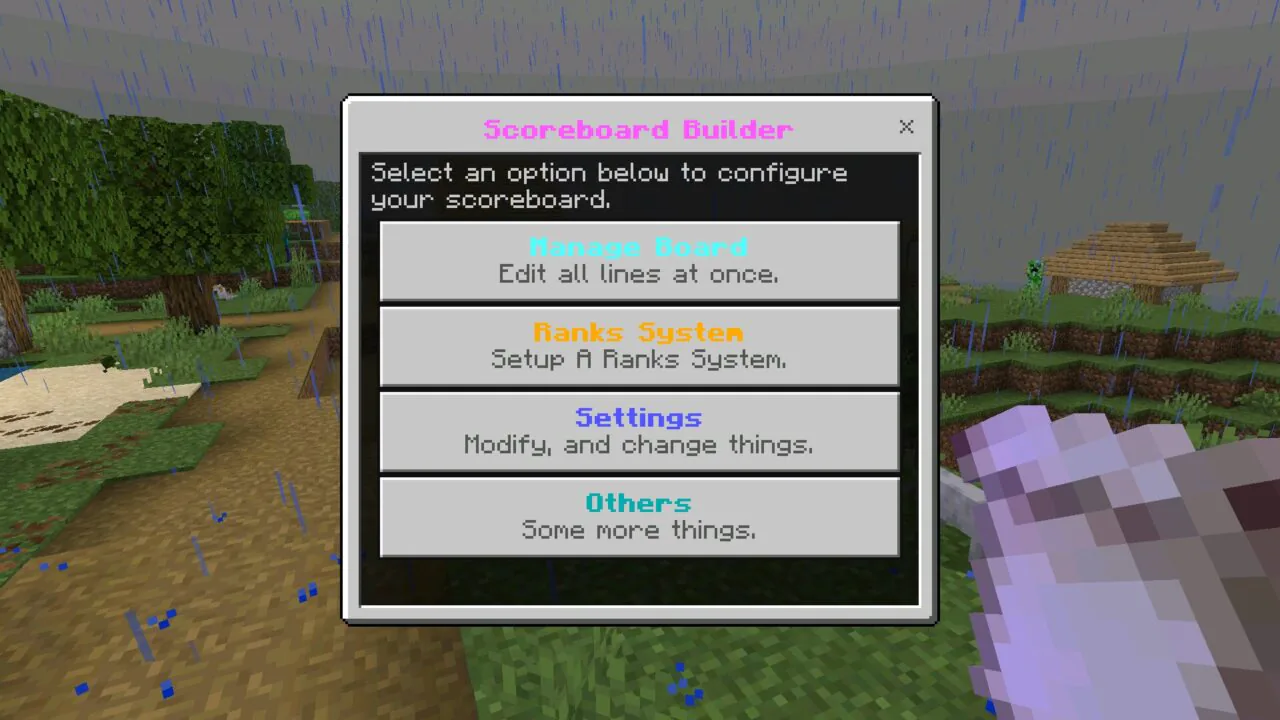Click the first option in the scoreboard form

pos(639,261)
